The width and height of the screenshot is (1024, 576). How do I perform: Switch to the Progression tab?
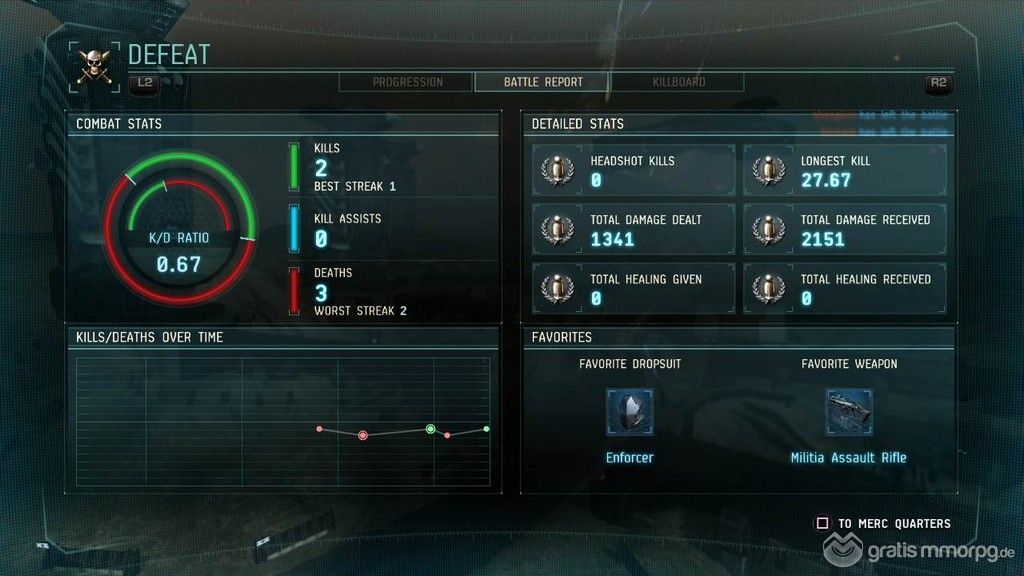point(407,82)
